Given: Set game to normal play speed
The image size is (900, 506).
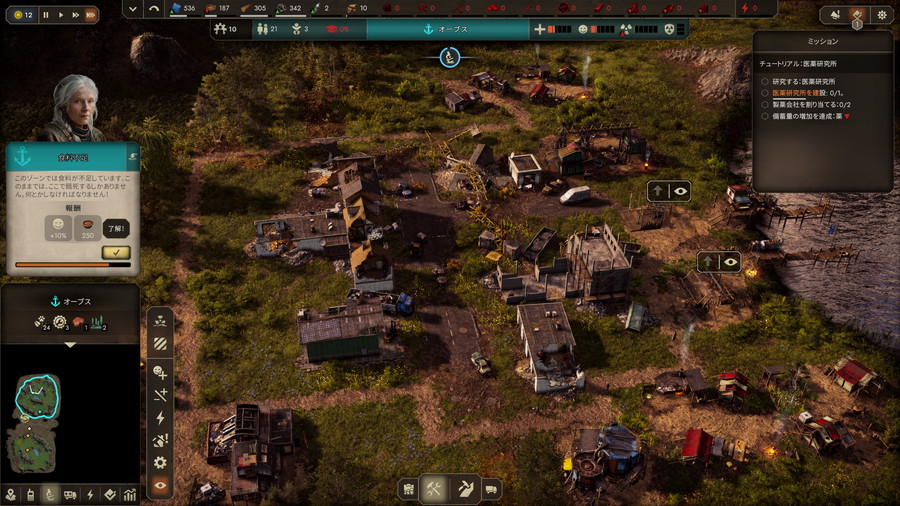Looking at the screenshot, I should point(61,15).
